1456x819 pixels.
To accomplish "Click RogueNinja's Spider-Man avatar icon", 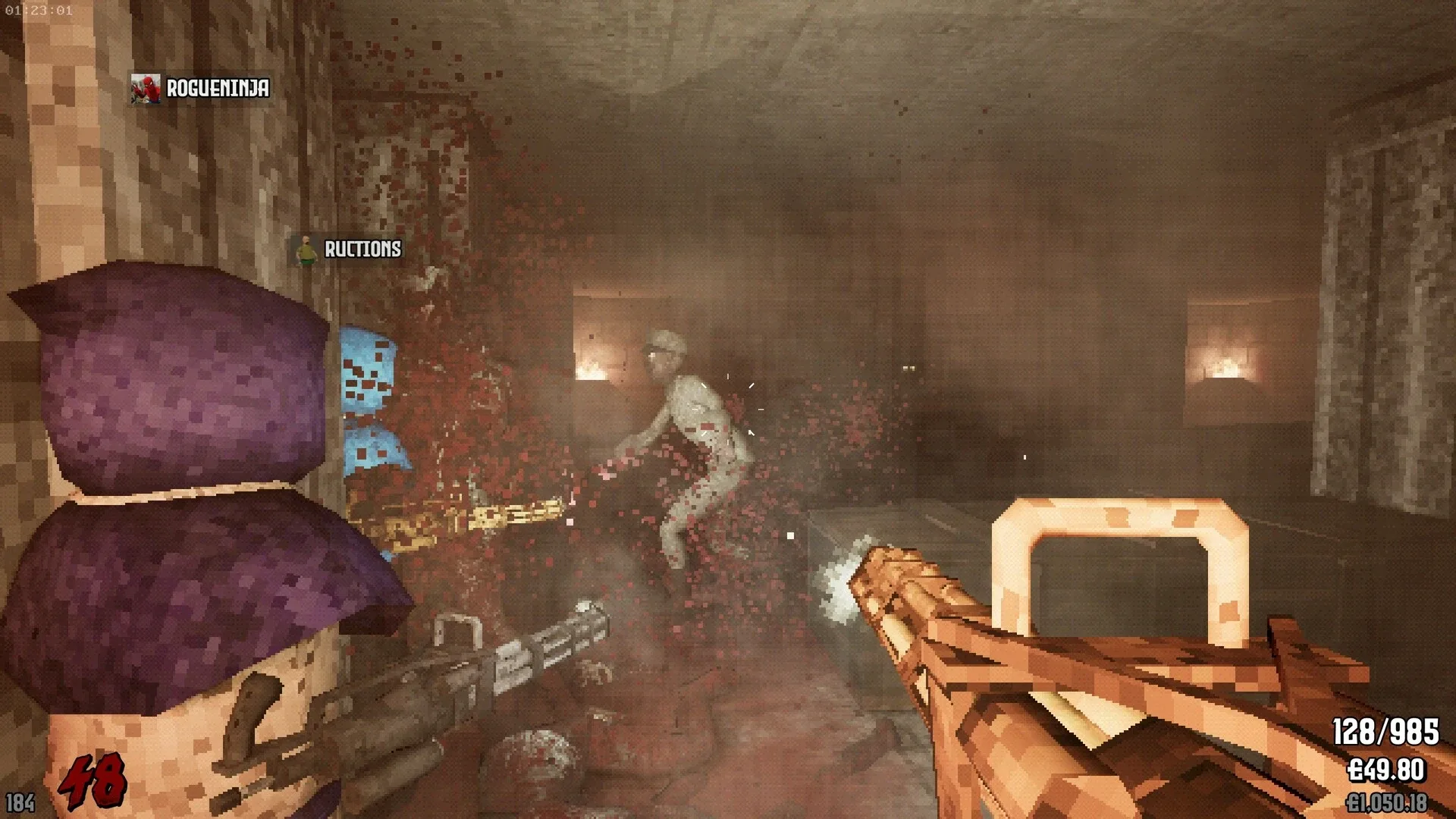I will (x=147, y=89).
